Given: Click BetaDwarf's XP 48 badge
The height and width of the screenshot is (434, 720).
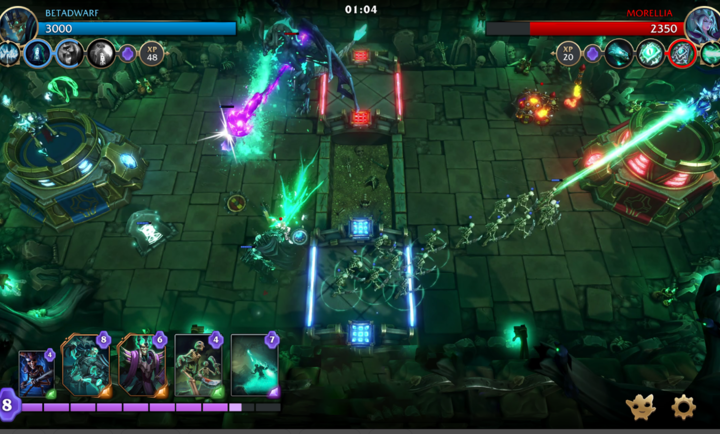Looking at the screenshot, I should [152, 52].
